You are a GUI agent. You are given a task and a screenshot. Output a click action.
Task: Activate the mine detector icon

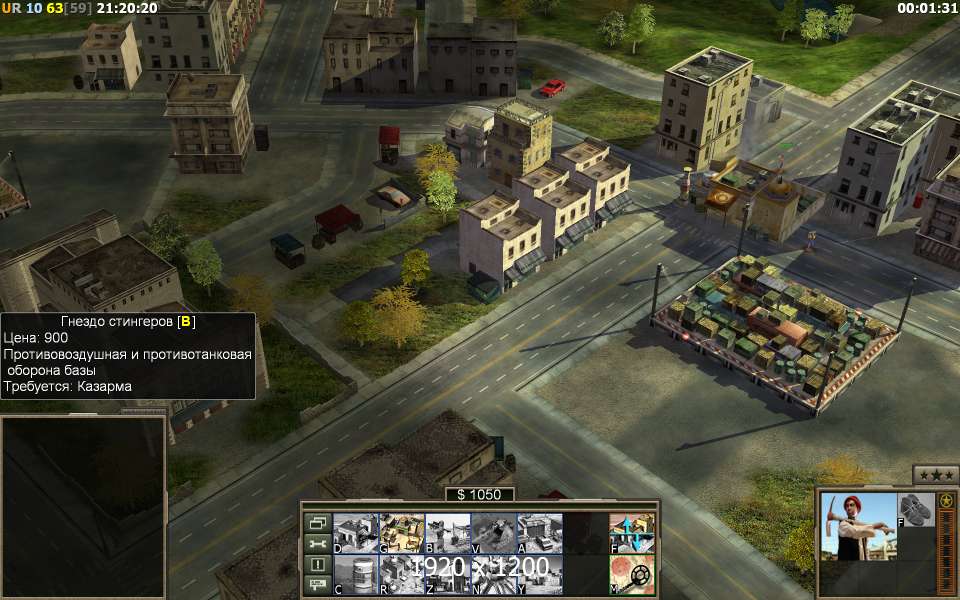pos(632,575)
